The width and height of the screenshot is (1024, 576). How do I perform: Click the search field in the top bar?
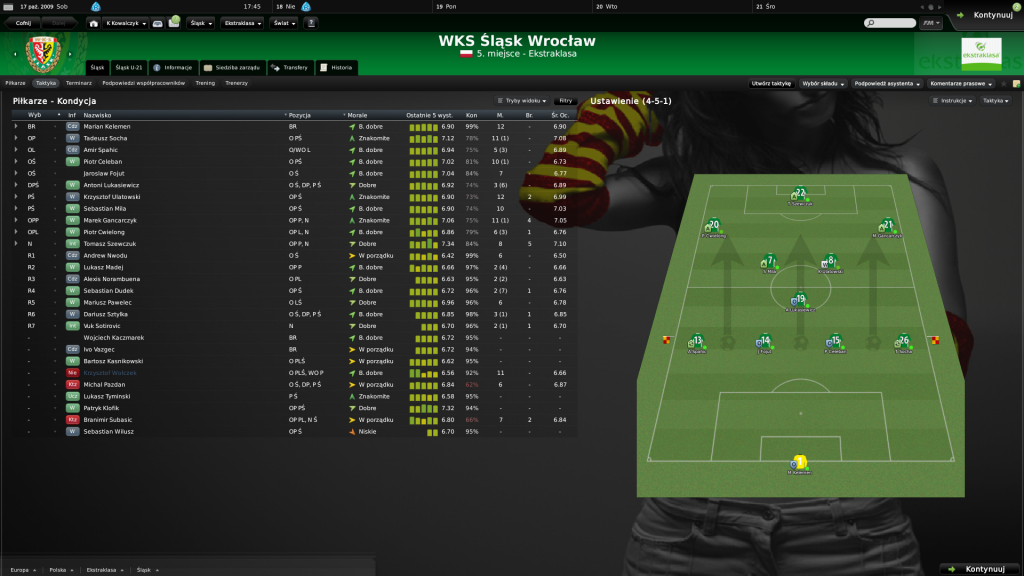(x=890, y=22)
